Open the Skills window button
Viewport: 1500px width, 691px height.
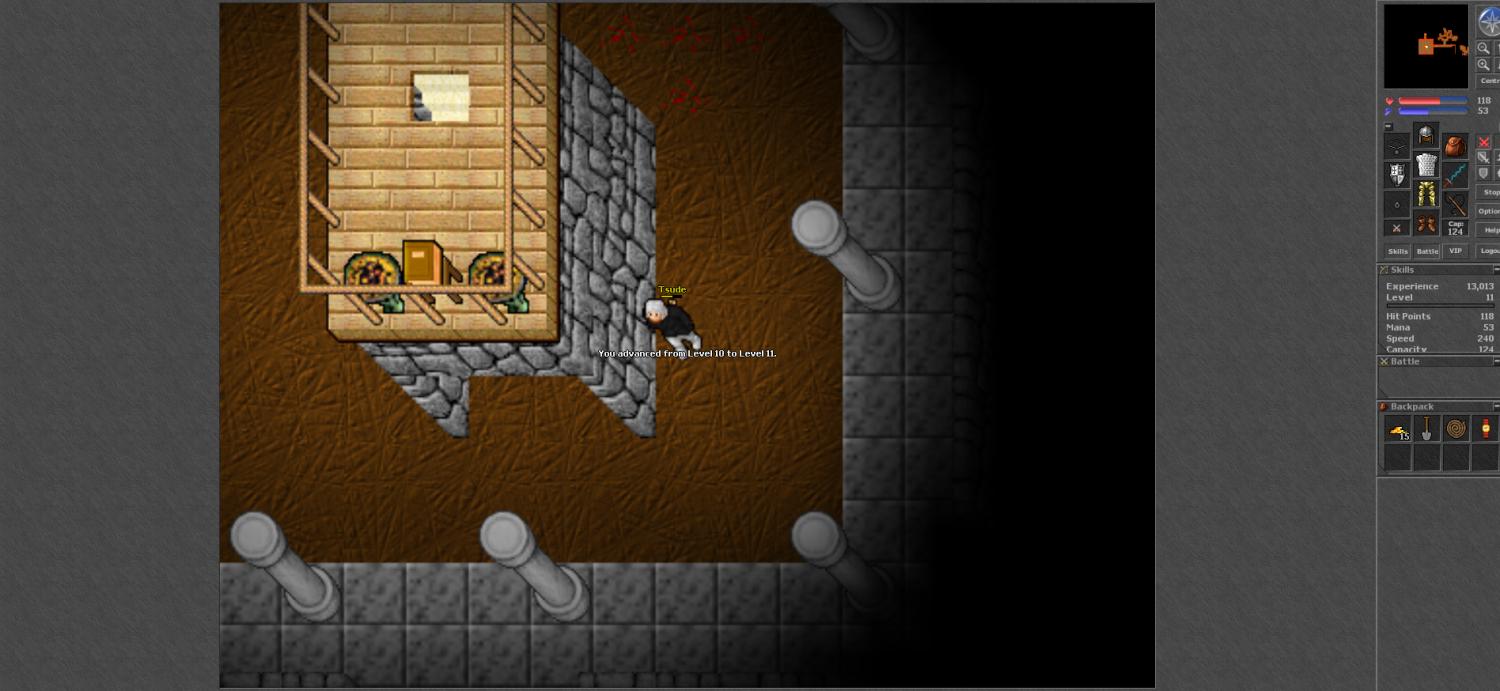(x=1397, y=251)
